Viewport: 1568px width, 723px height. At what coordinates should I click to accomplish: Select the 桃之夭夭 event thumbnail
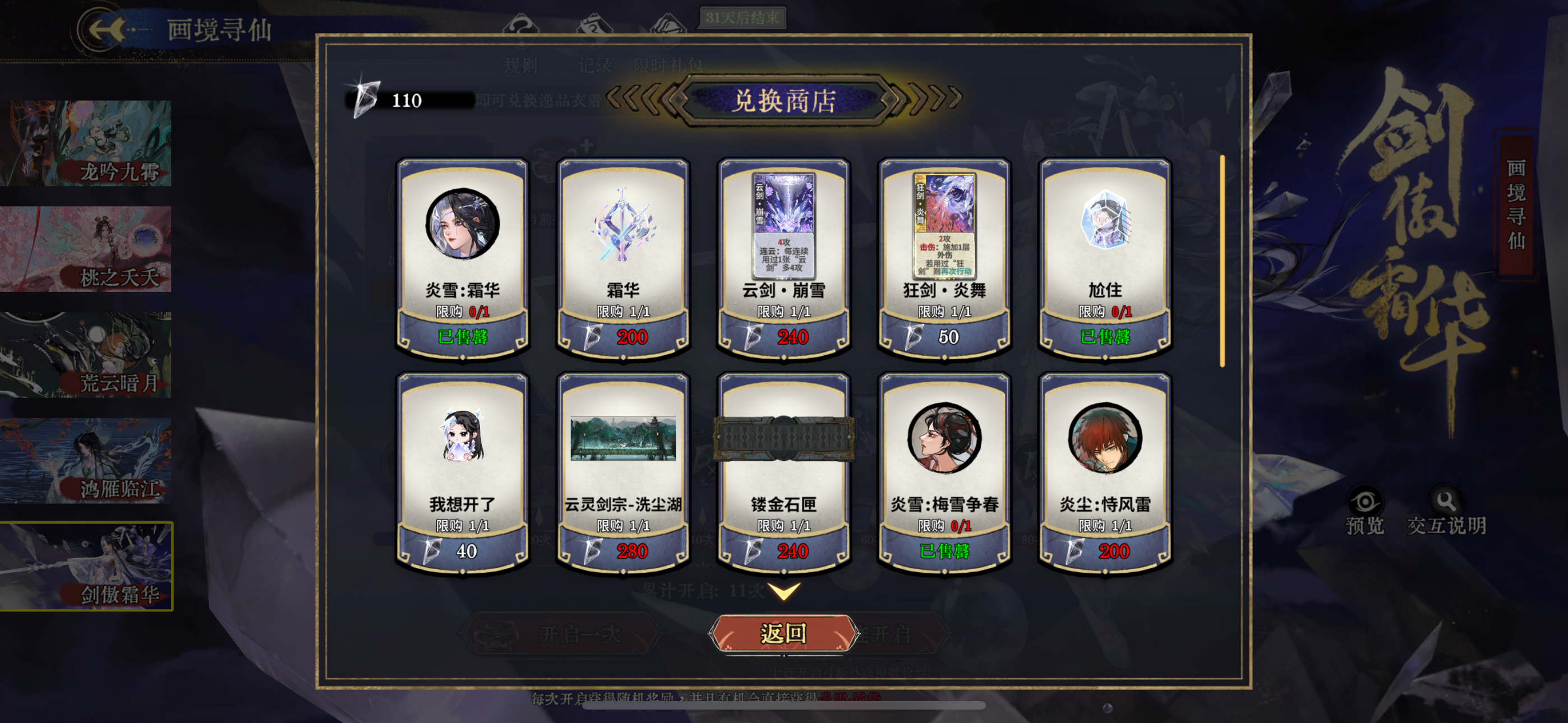86,247
